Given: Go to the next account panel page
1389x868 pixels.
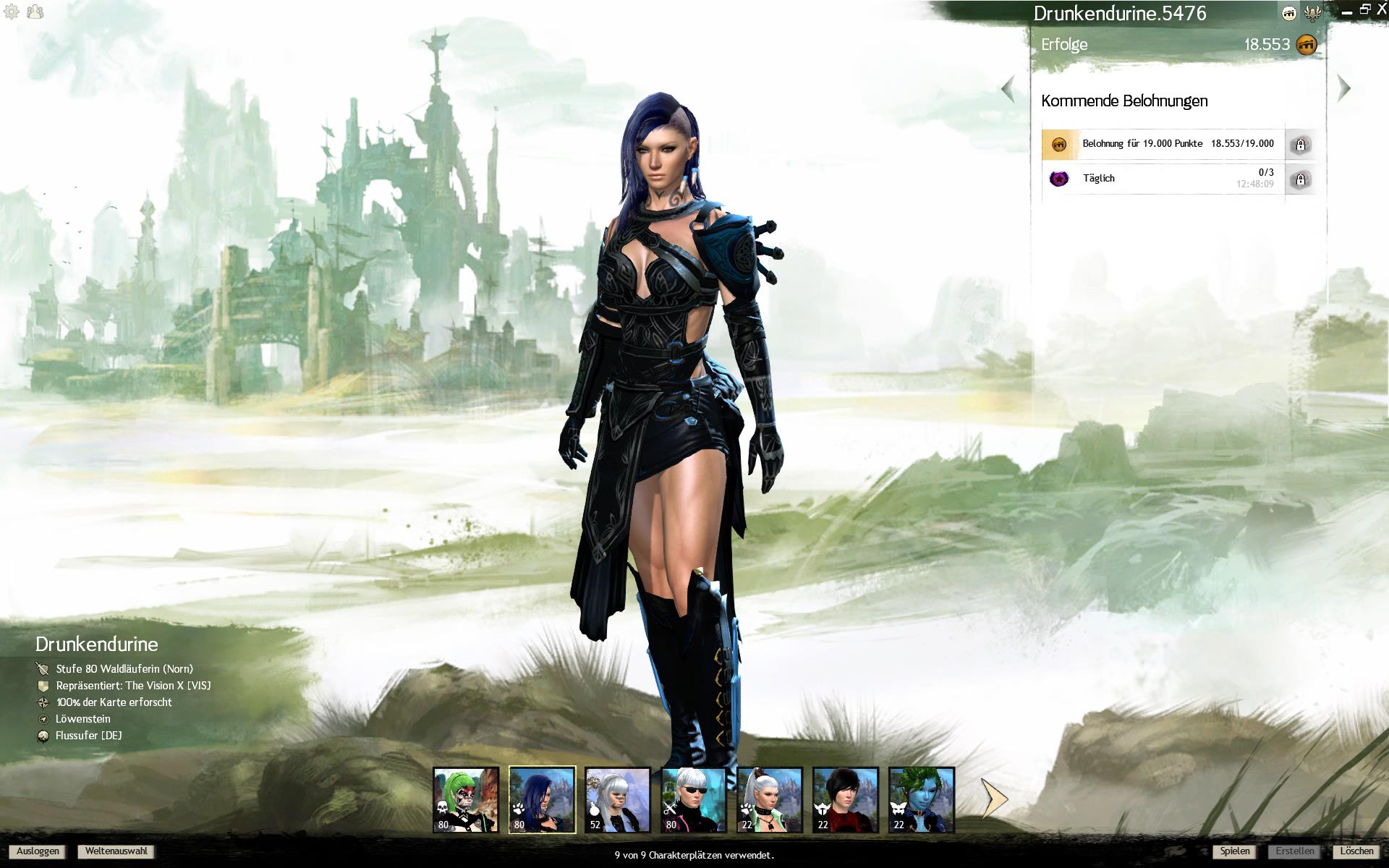Looking at the screenshot, I should click(x=1344, y=88).
